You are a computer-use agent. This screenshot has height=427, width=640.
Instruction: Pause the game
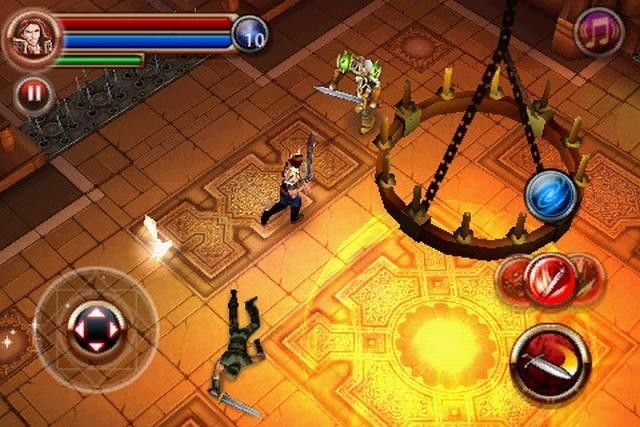(34, 96)
